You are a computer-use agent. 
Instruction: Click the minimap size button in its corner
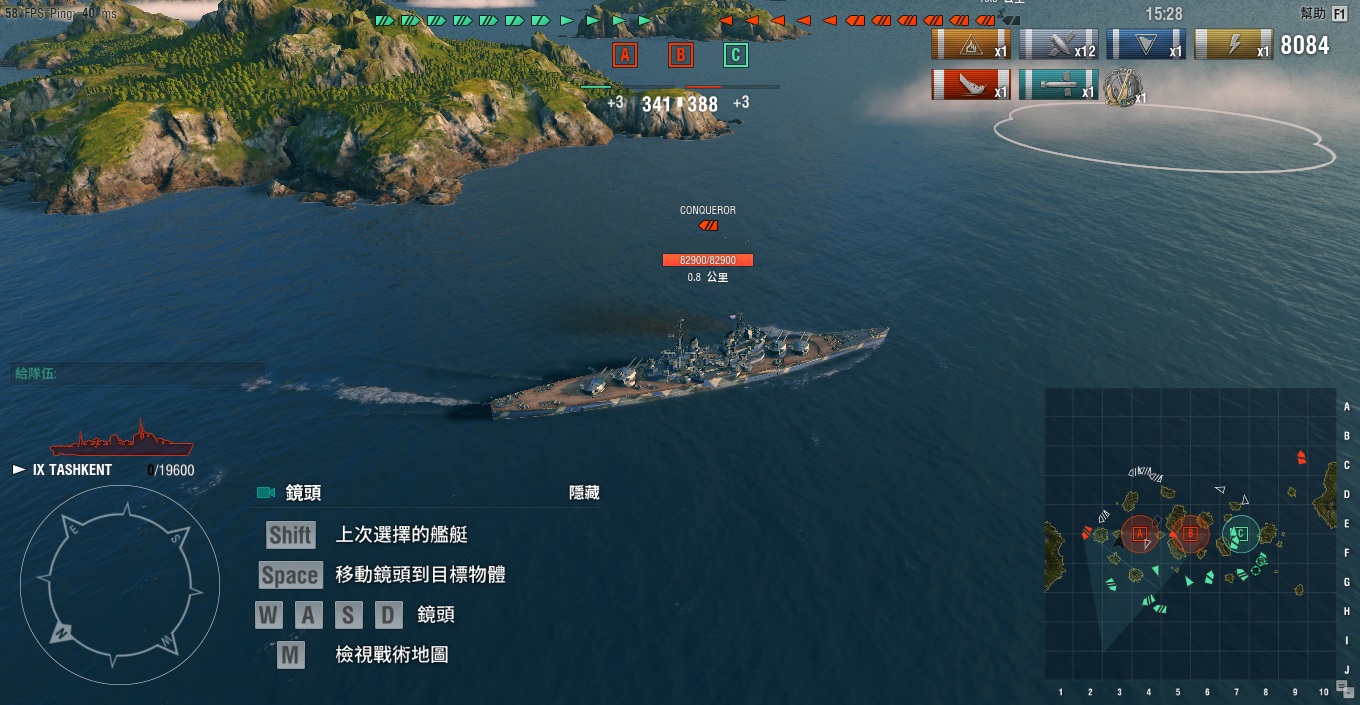pyautogui.click(x=1345, y=687)
